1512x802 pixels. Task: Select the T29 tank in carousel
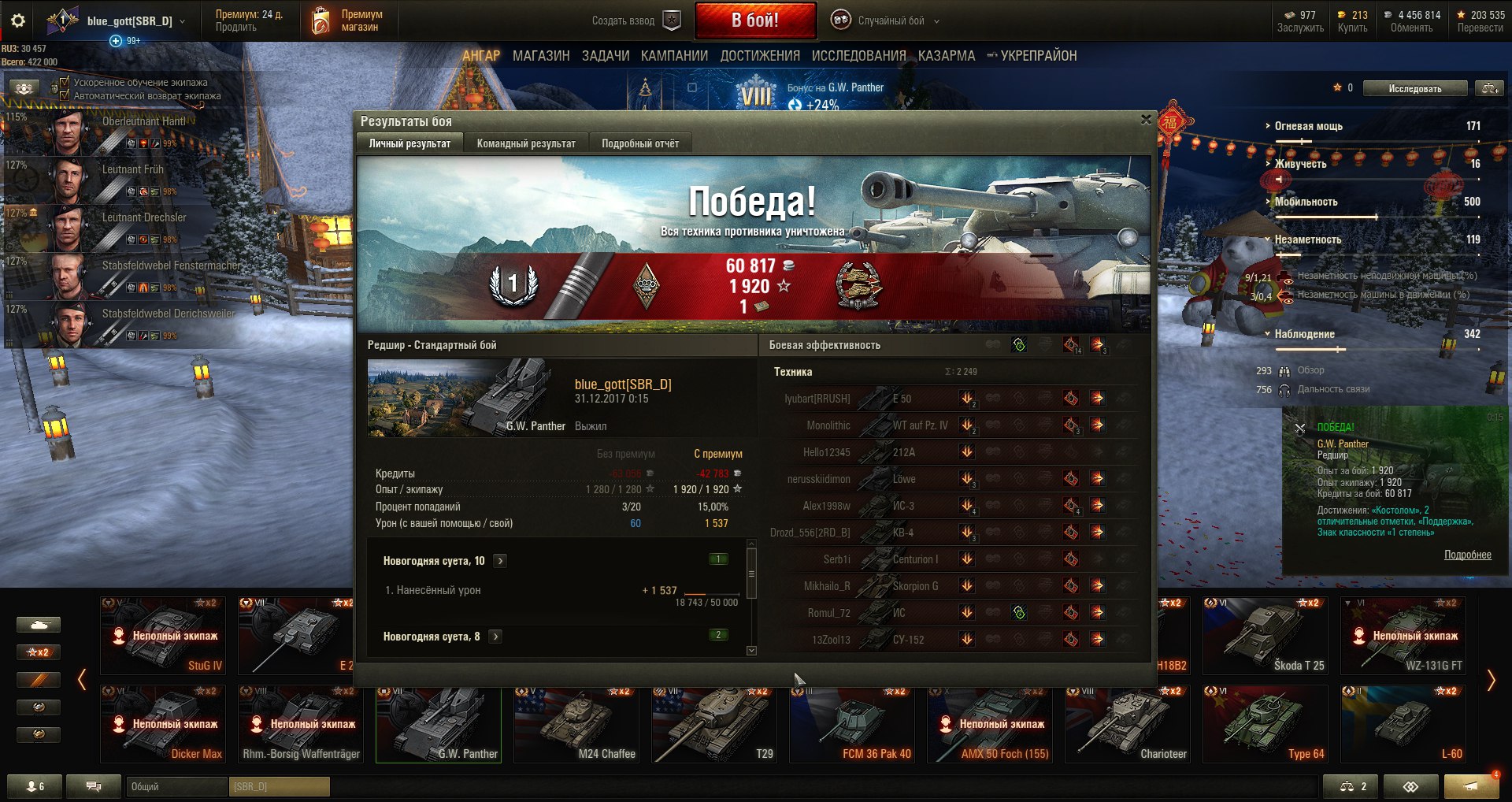713,723
